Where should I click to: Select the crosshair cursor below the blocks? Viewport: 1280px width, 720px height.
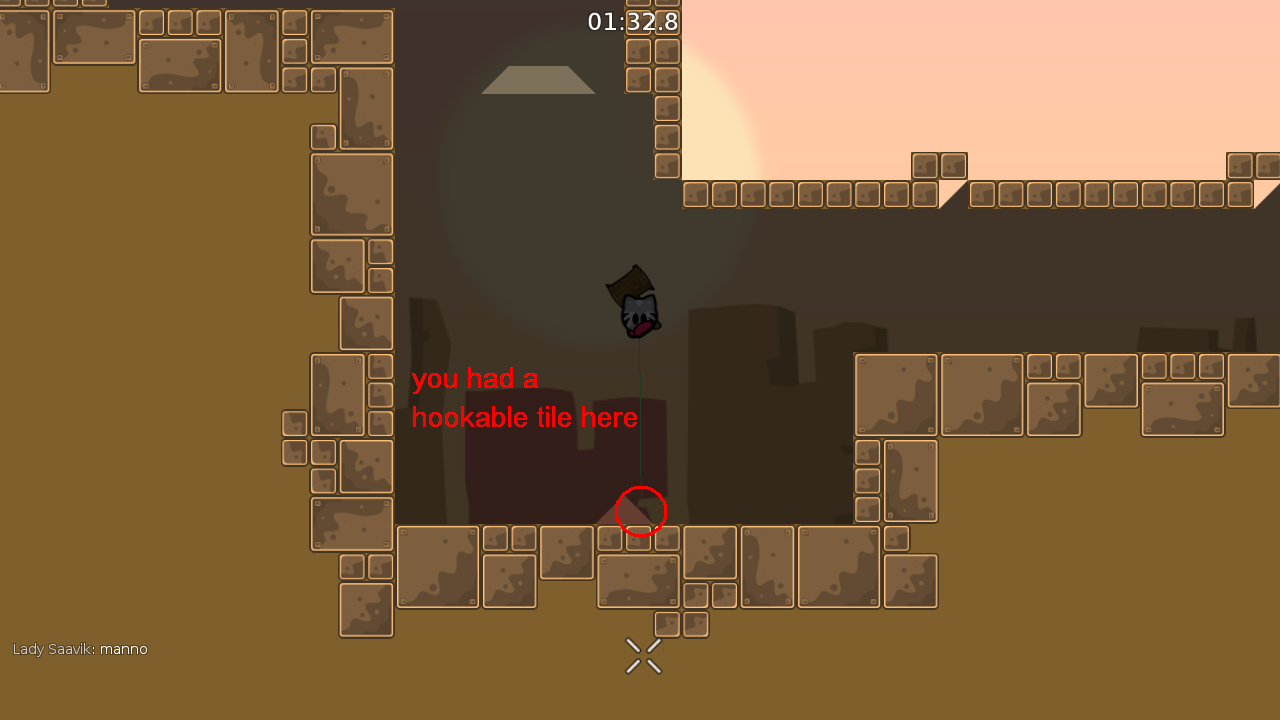tap(643, 655)
